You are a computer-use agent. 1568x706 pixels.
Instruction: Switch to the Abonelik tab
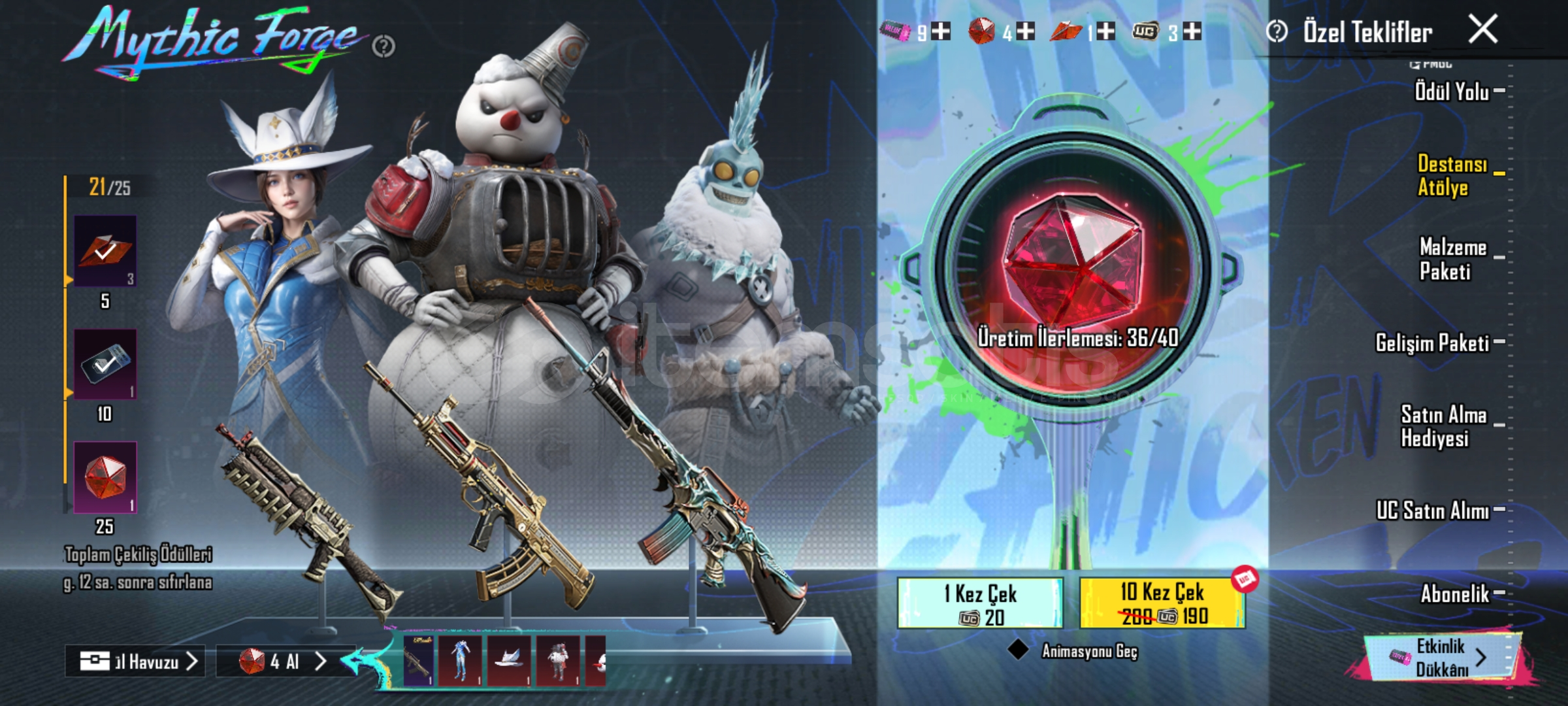click(1455, 594)
